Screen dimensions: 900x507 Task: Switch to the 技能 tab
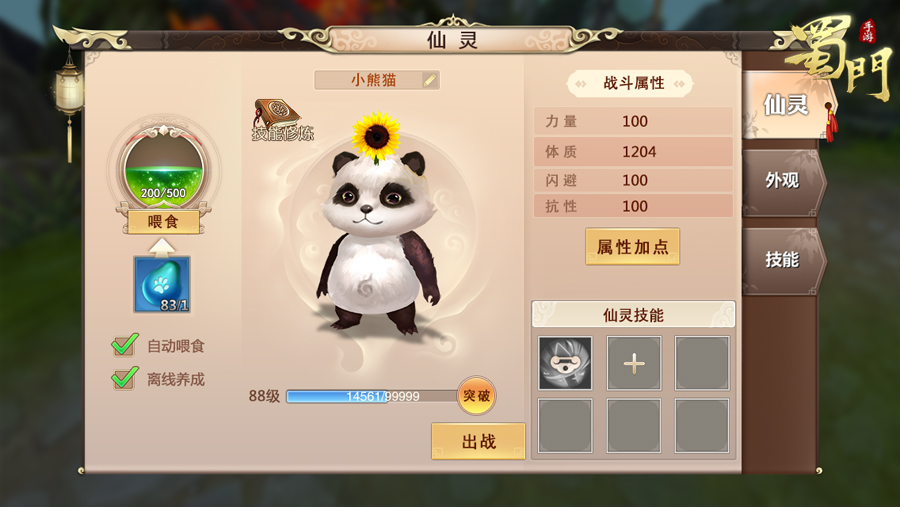click(x=782, y=259)
